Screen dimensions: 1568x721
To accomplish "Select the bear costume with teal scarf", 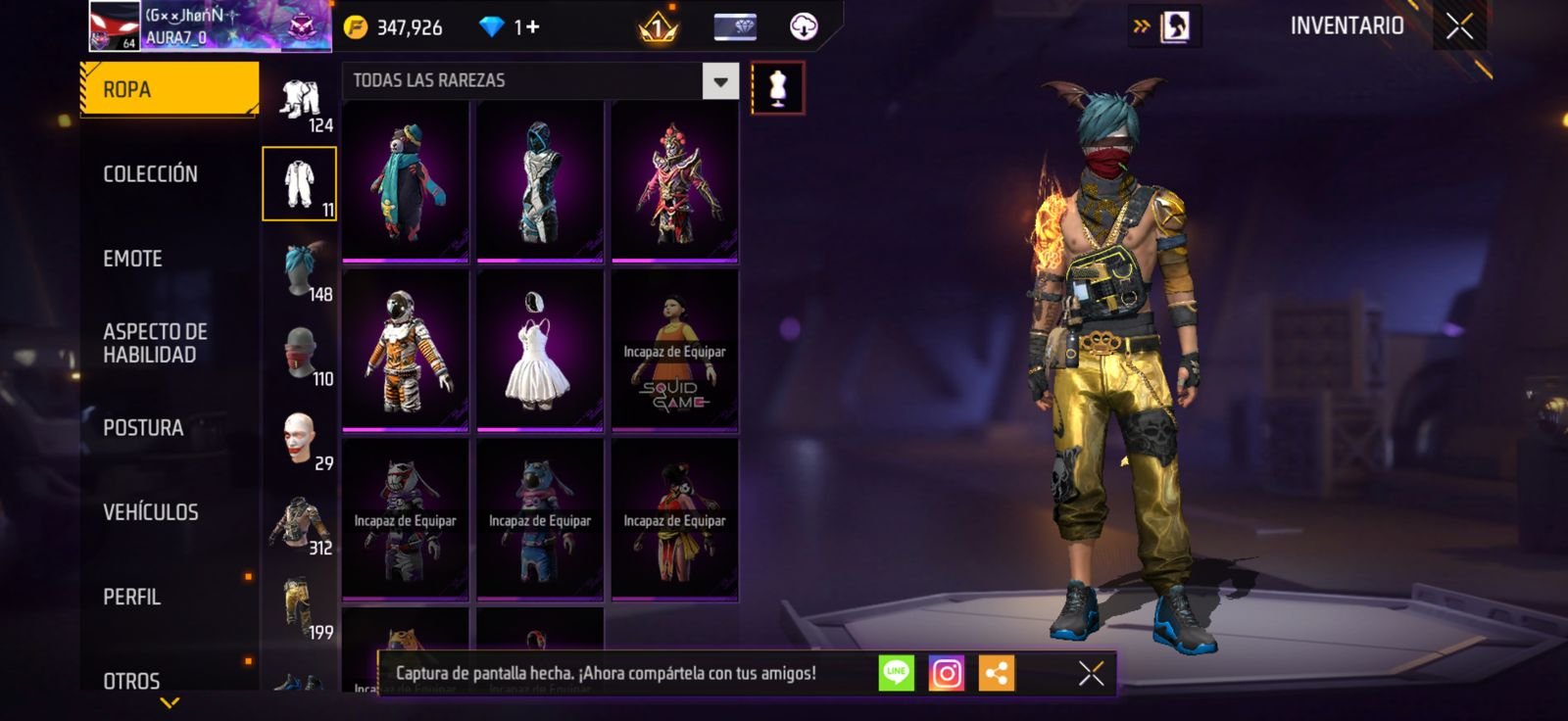I will click(x=406, y=181).
